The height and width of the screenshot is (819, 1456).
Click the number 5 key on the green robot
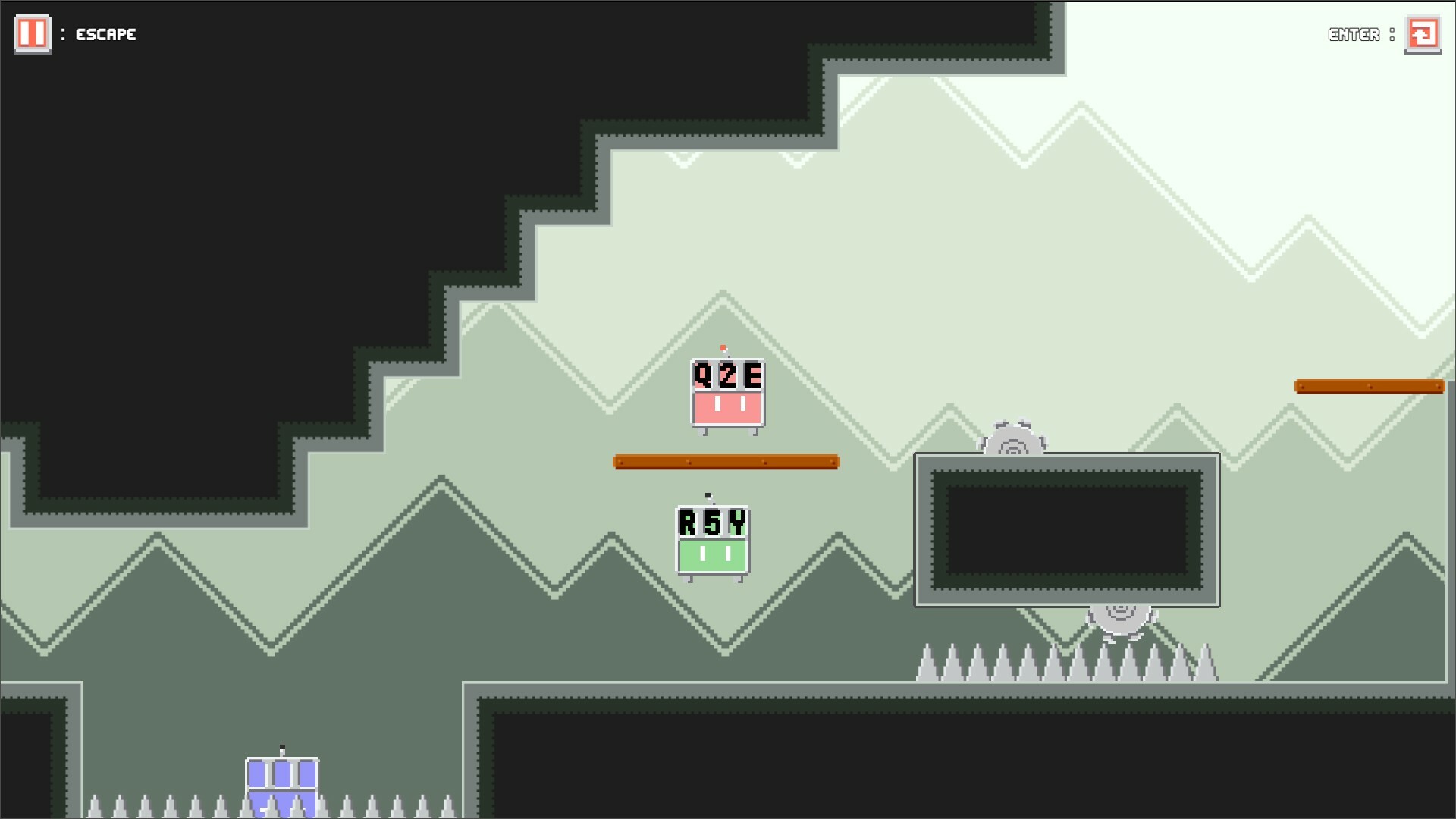tap(711, 521)
